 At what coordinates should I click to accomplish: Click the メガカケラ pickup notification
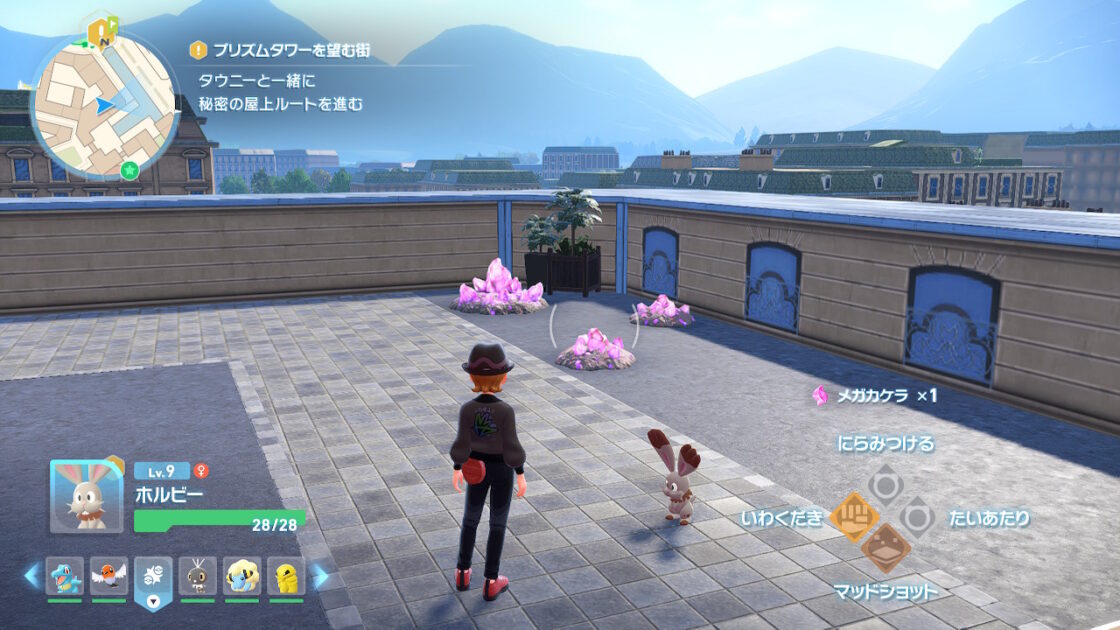point(876,395)
